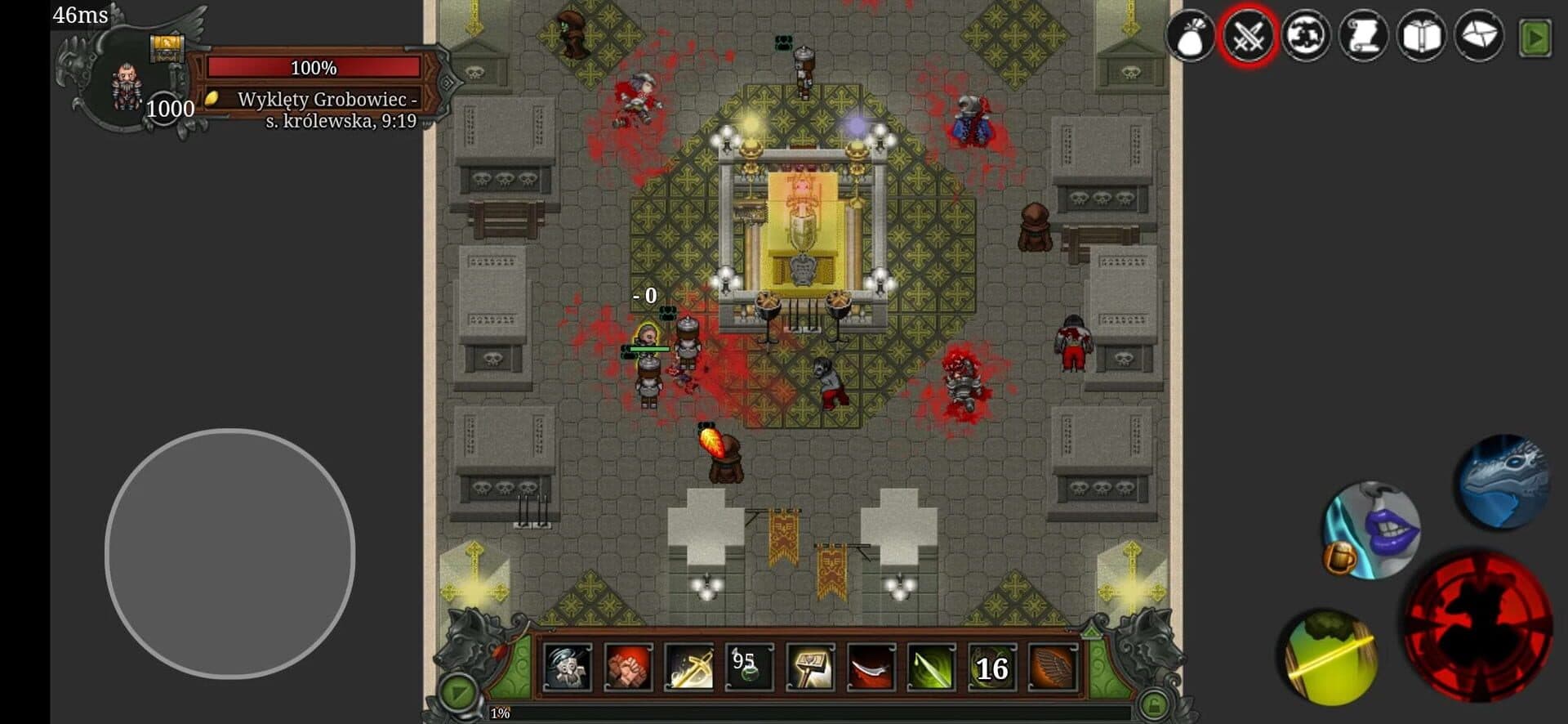This screenshot has width=1568, height=724.
Task: Activate the whirlwind stone-face skill slot
Action: click(568, 668)
